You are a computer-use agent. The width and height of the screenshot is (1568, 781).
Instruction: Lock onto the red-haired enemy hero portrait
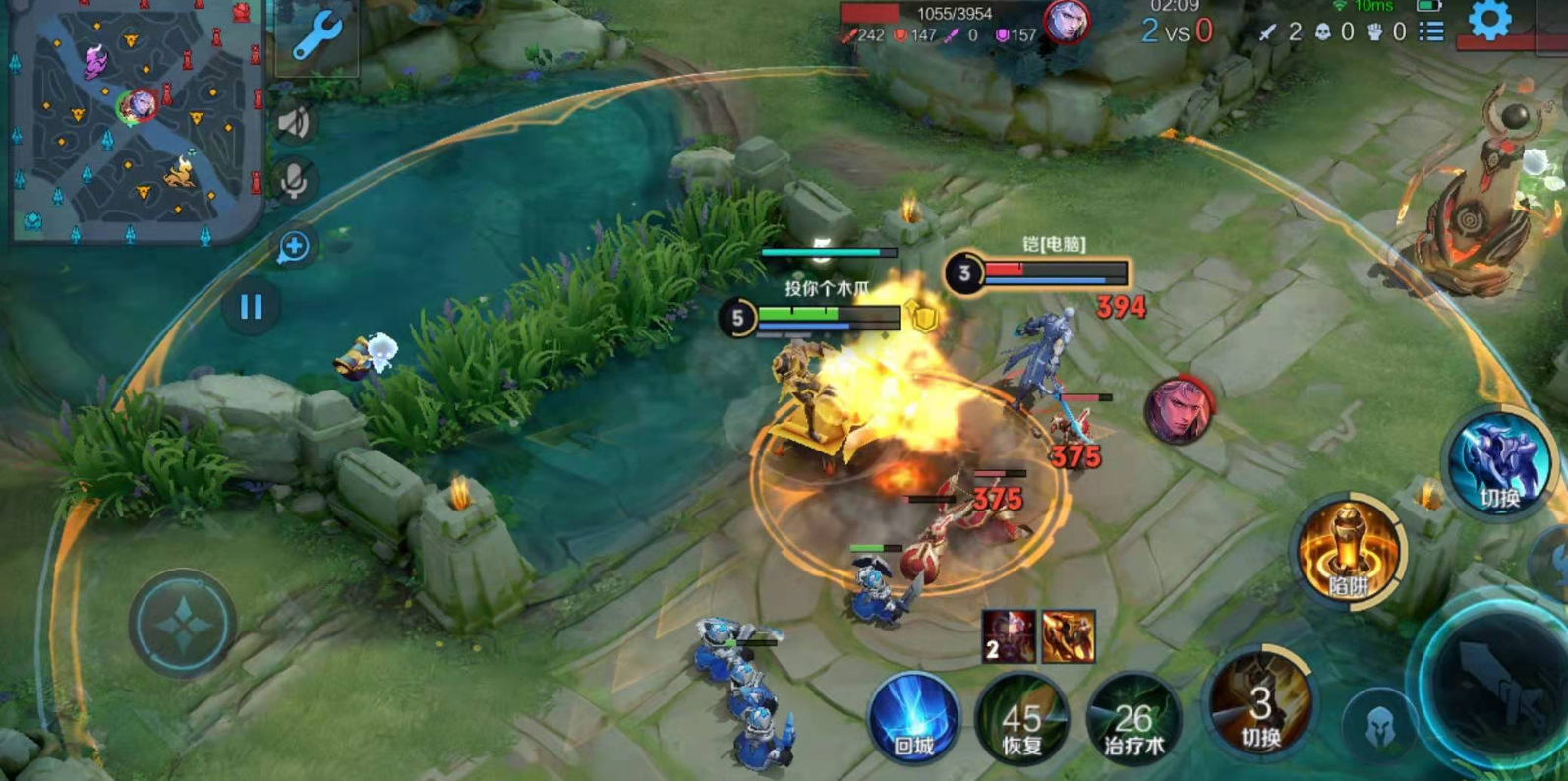point(1180,409)
